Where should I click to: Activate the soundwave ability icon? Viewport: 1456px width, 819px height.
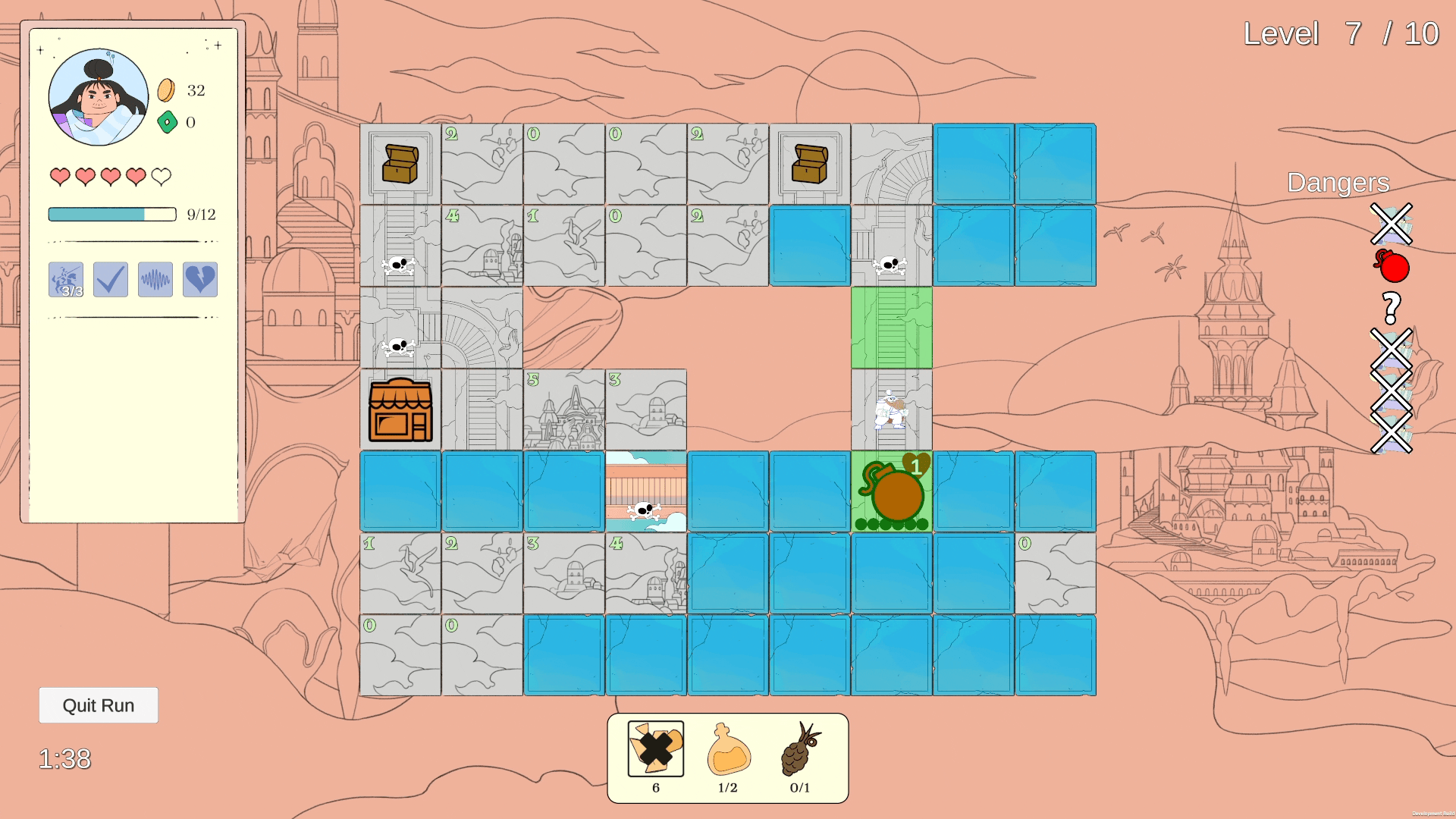155,279
